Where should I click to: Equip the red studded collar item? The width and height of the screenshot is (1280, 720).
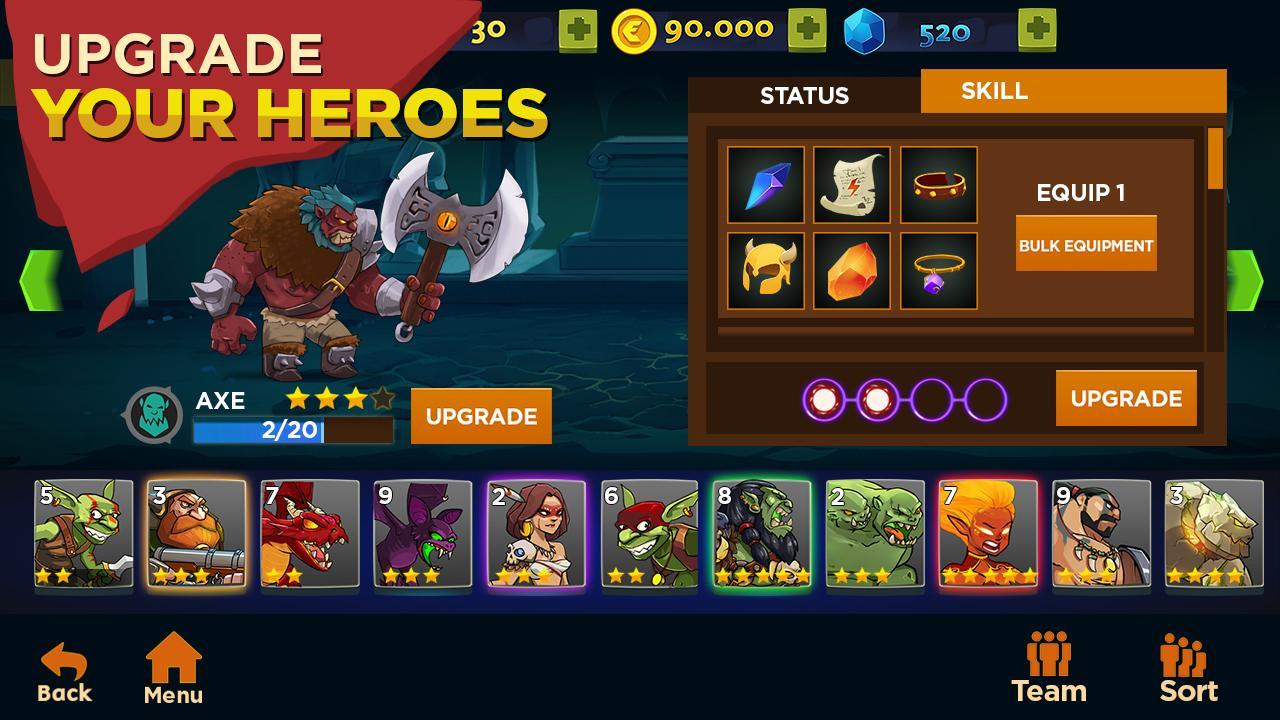point(938,185)
